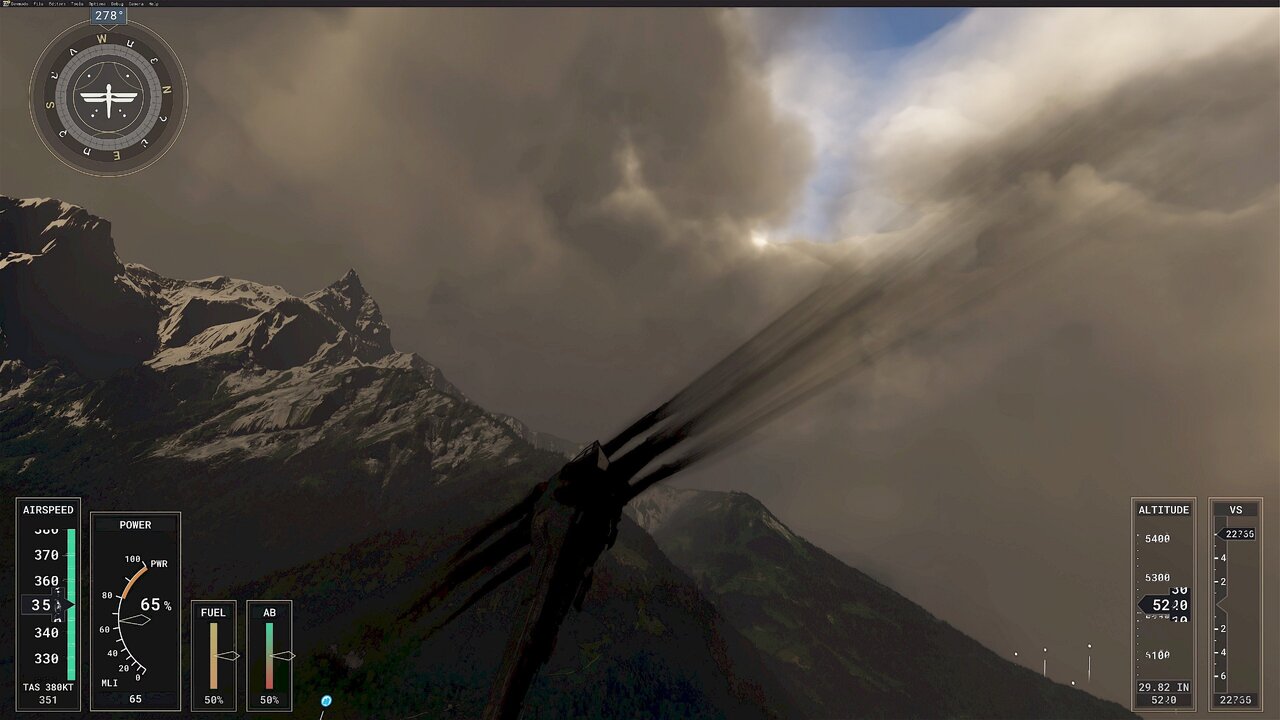Image resolution: width=1280 pixels, height=720 pixels.
Task: Click the application icon in the title bar
Action: 7,4
